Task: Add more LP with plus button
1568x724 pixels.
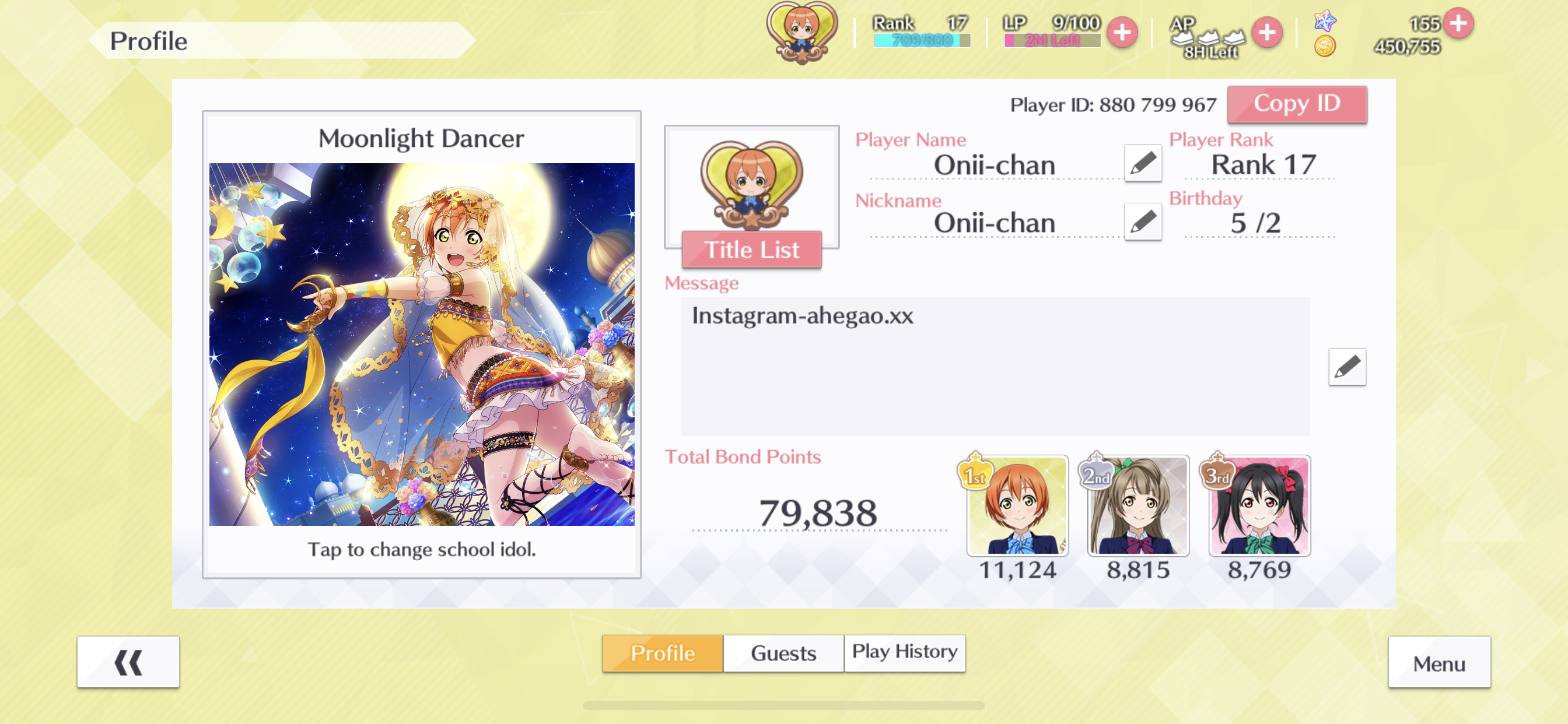Action: (1121, 32)
